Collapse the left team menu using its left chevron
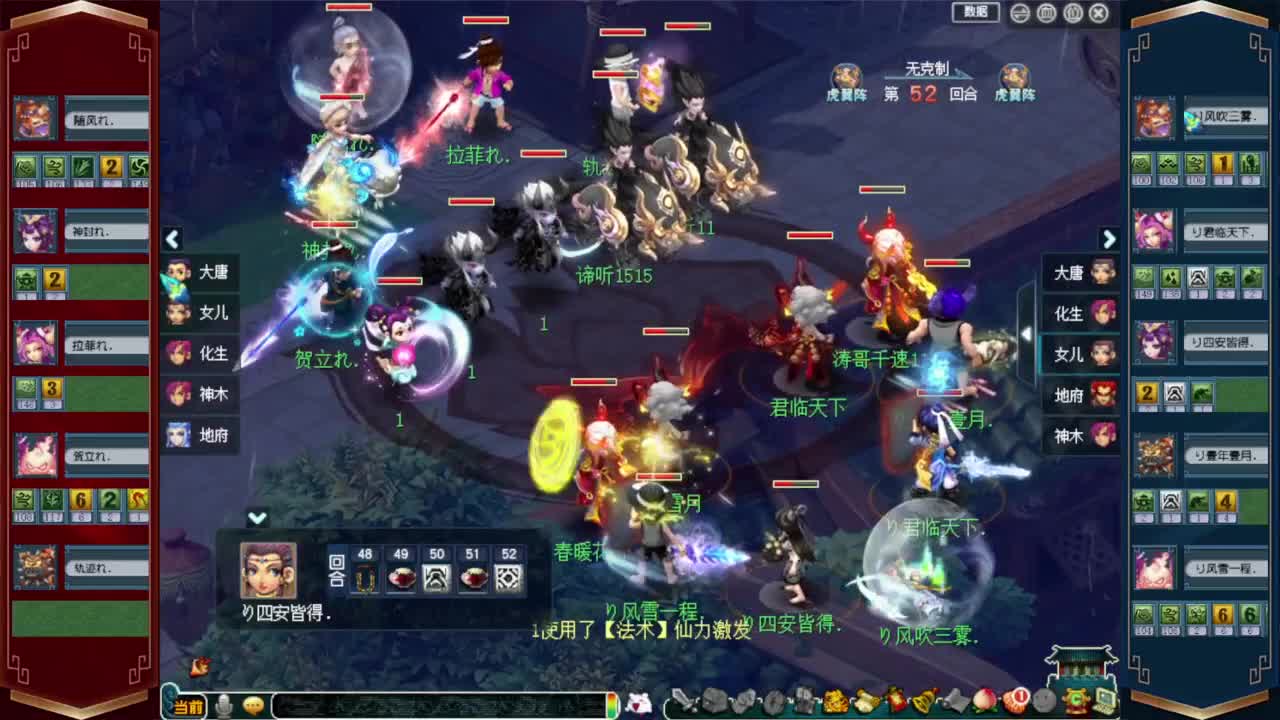The height and width of the screenshot is (720, 1280). pyautogui.click(x=174, y=240)
